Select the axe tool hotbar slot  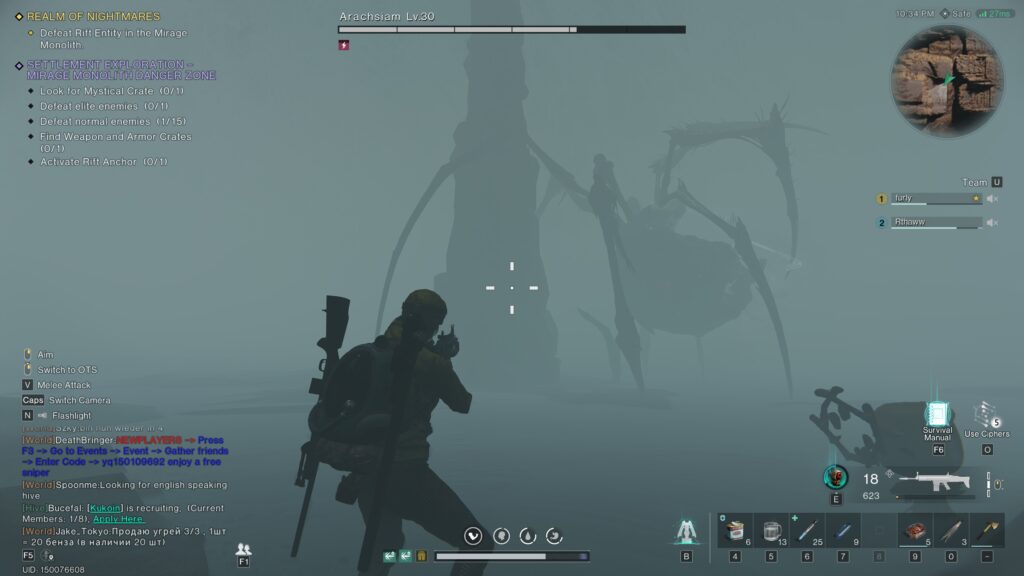point(987,531)
